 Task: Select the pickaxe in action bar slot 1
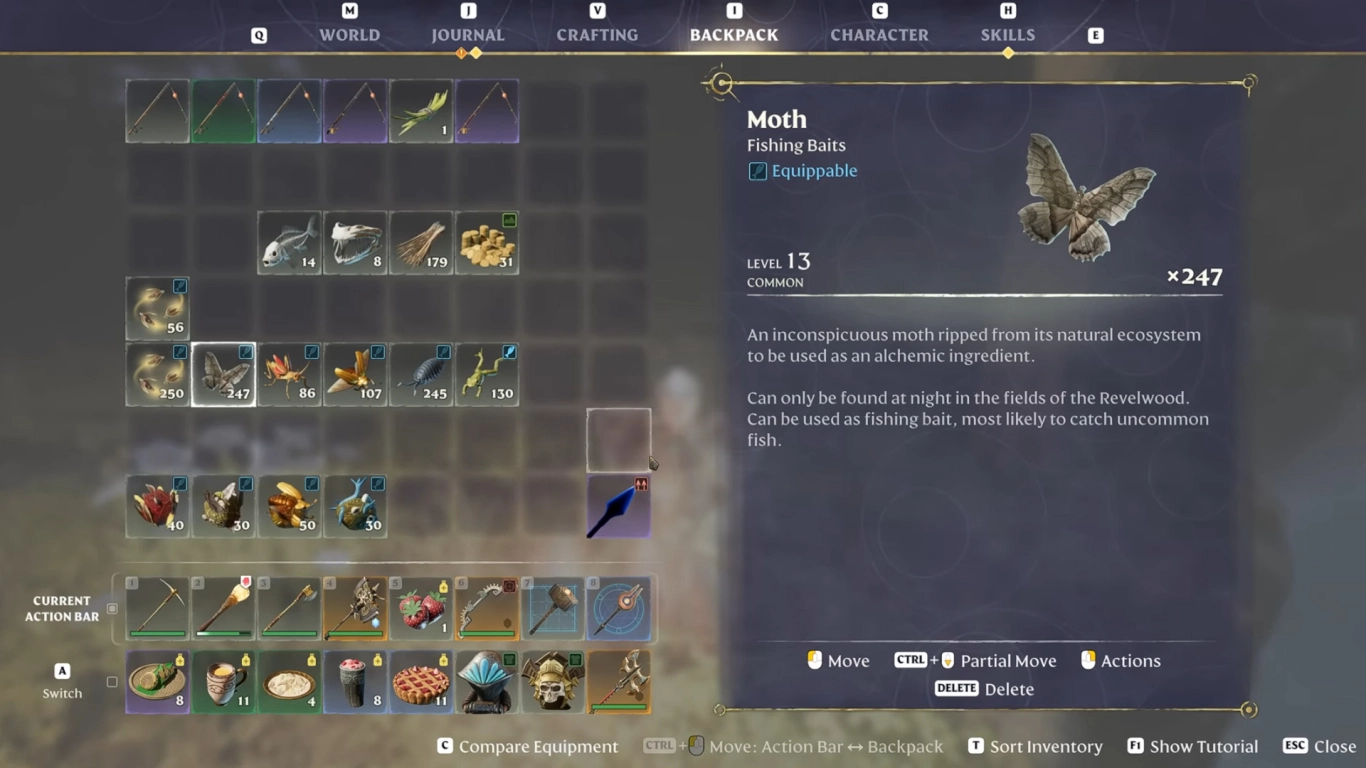(157, 607)
